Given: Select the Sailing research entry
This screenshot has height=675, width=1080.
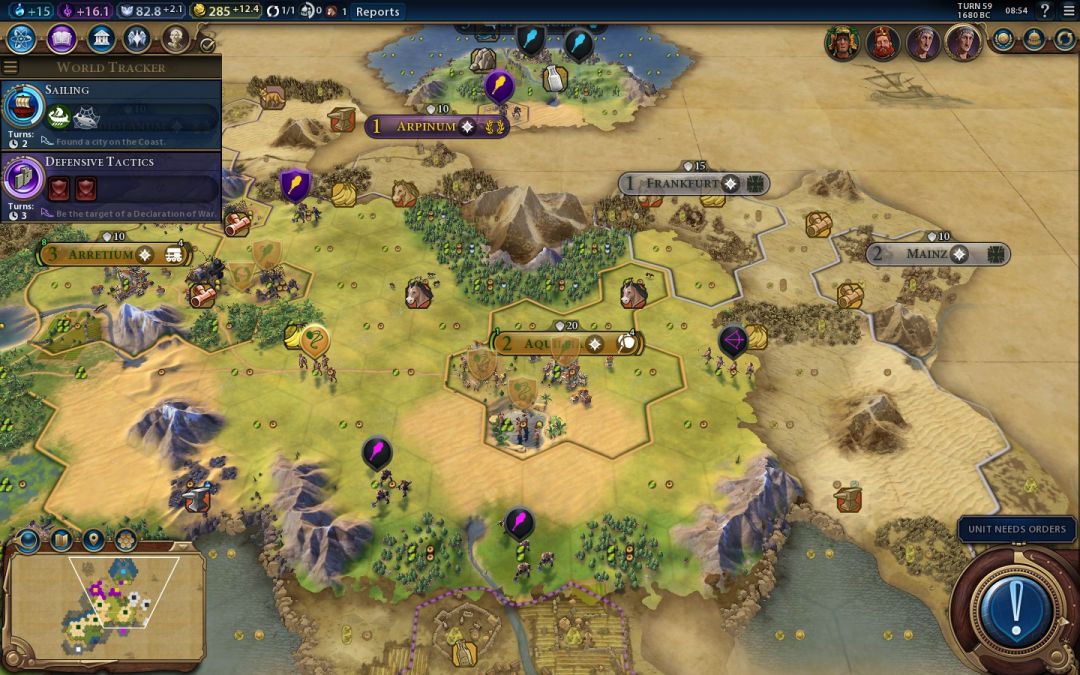Looking at the screenshot, I should pos(110,114).
